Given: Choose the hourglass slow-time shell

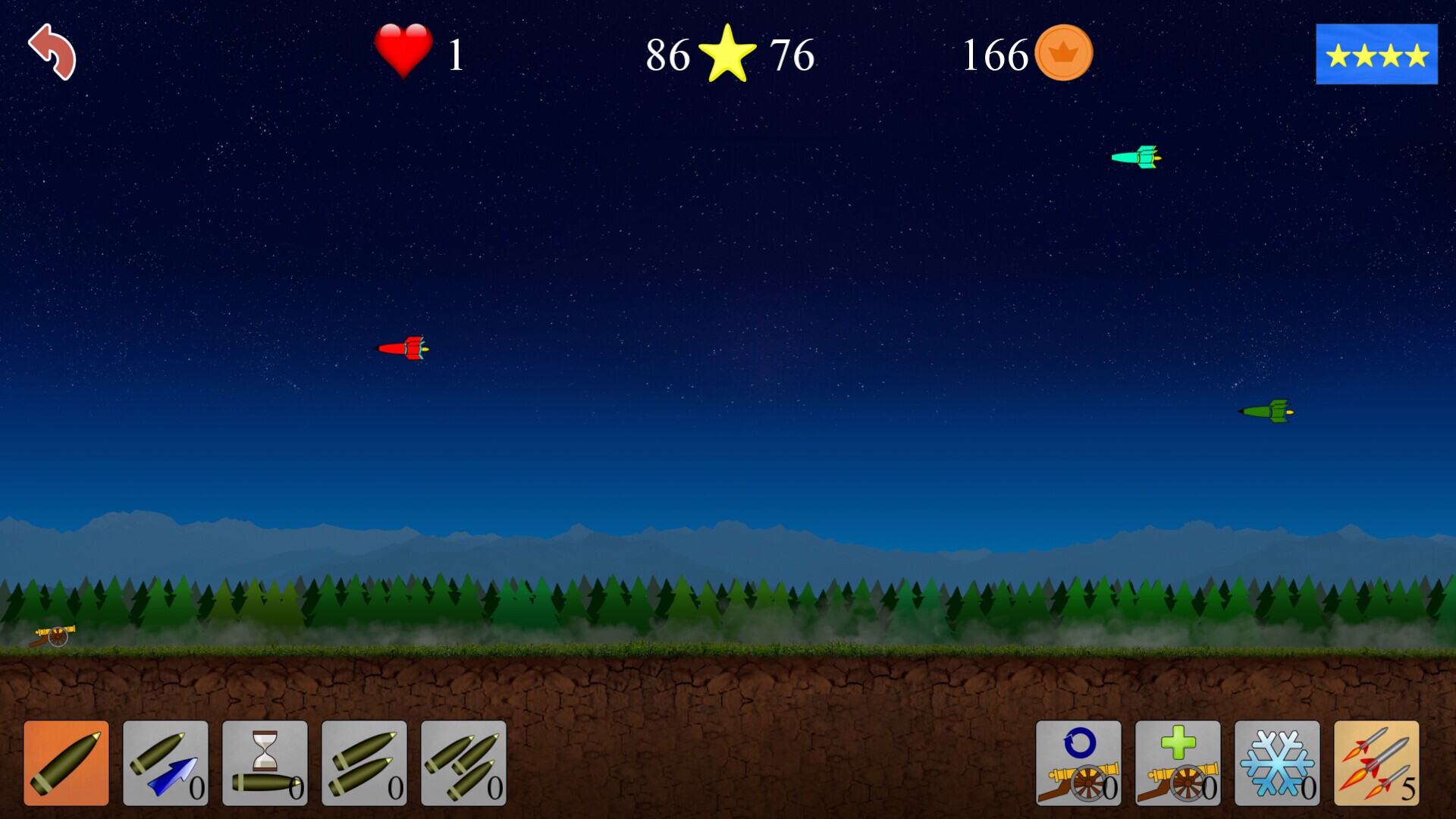Looking at the screenshot, I should [264, 762].
